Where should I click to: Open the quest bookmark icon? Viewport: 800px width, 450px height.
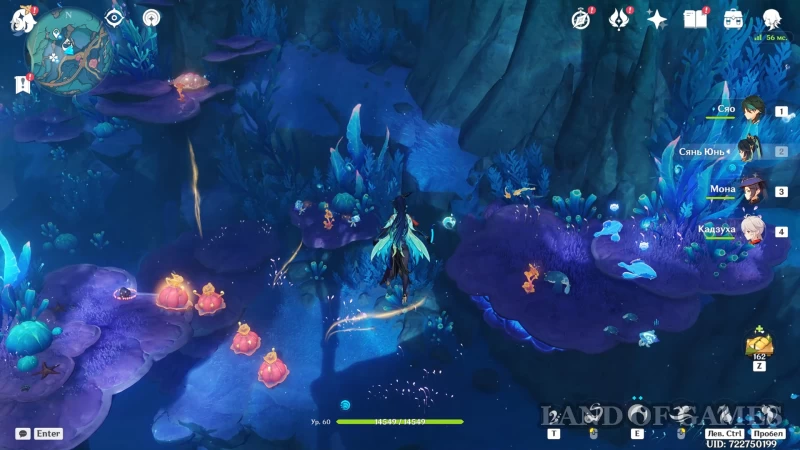tap(22, 85)
